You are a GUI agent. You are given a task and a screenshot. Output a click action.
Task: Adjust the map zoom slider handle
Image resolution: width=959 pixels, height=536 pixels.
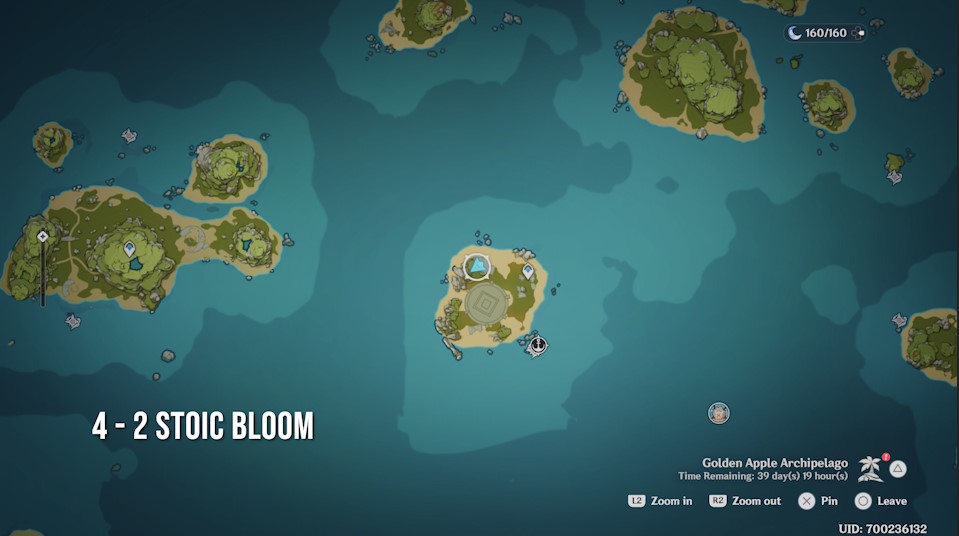pos(43,236)
